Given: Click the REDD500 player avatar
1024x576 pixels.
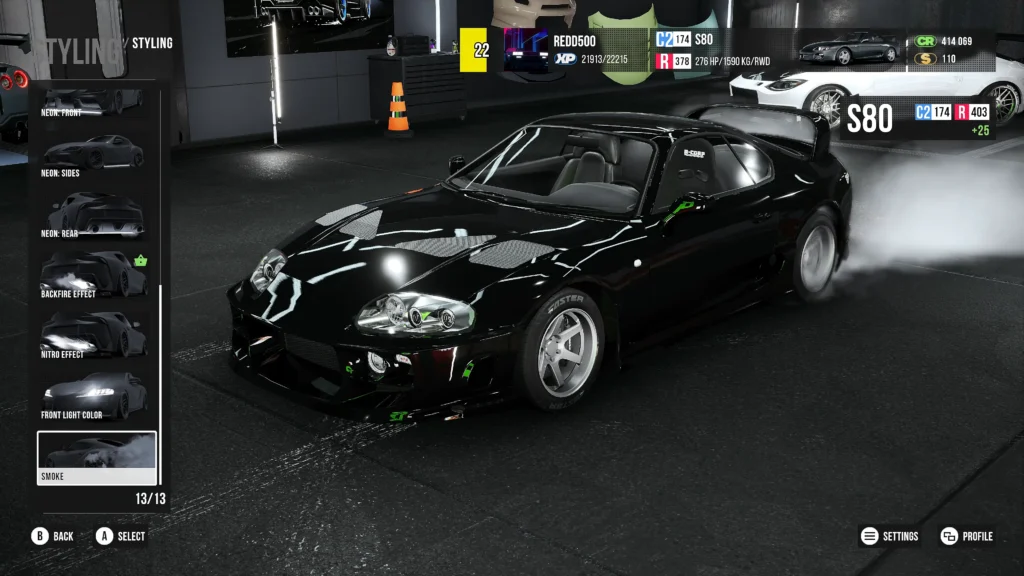Looking at the screenshot, I should (x=526, y=49).
